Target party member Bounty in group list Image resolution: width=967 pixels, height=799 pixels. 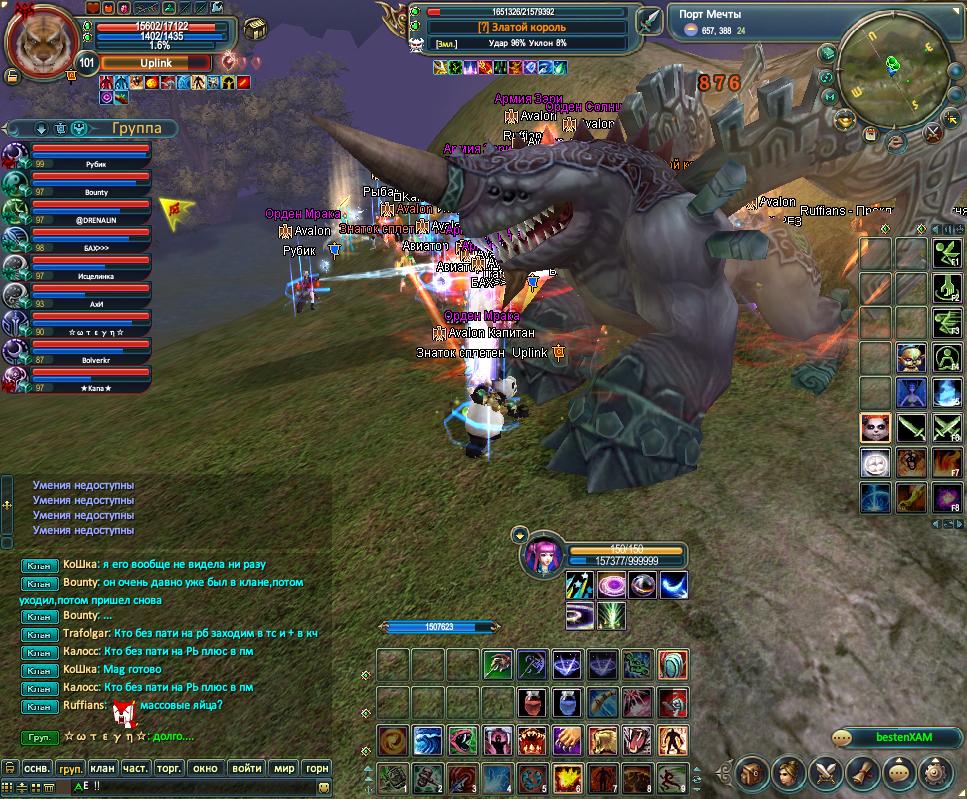coord(90,185)
